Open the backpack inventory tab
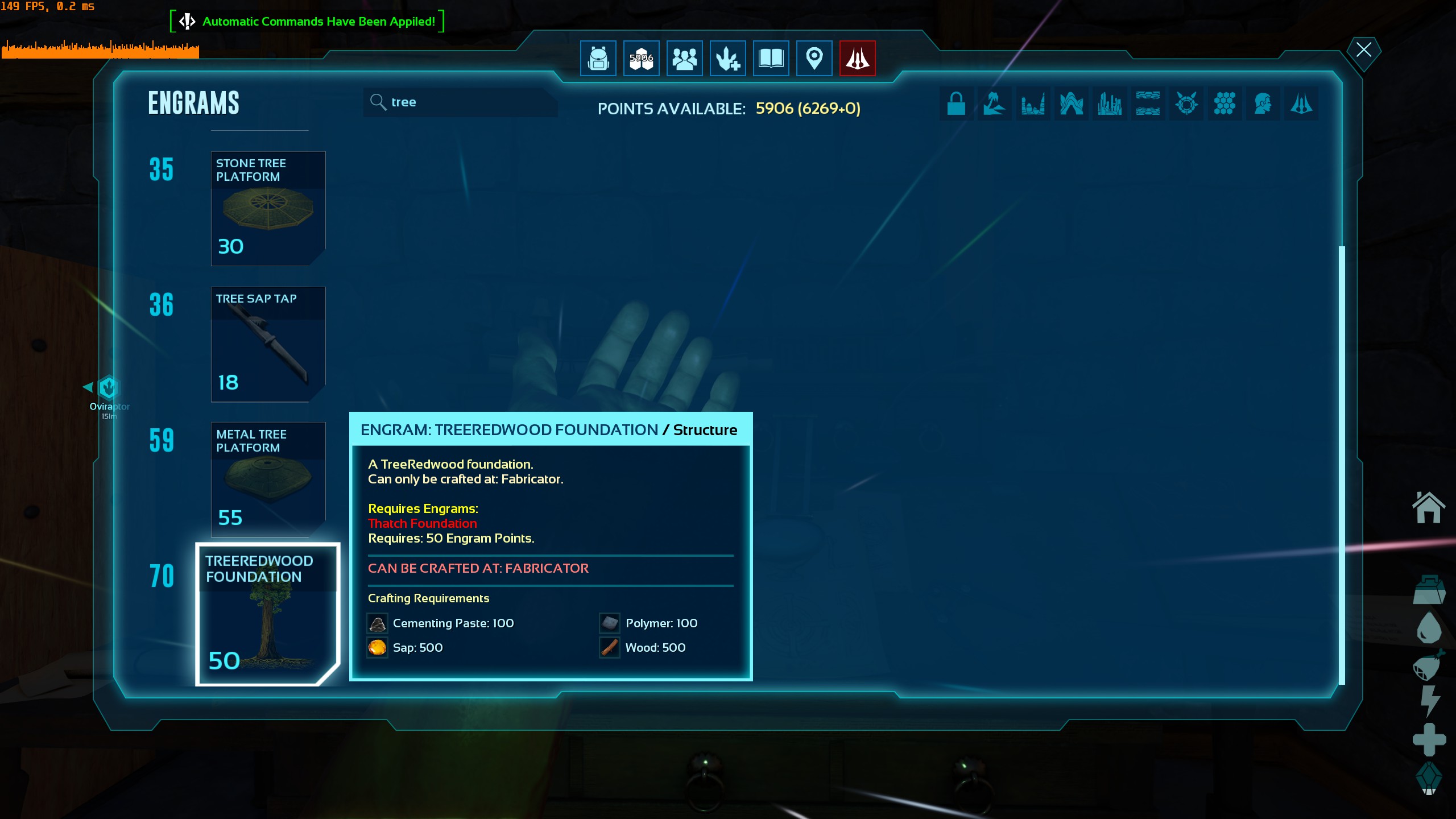 [x=598, y=58]
